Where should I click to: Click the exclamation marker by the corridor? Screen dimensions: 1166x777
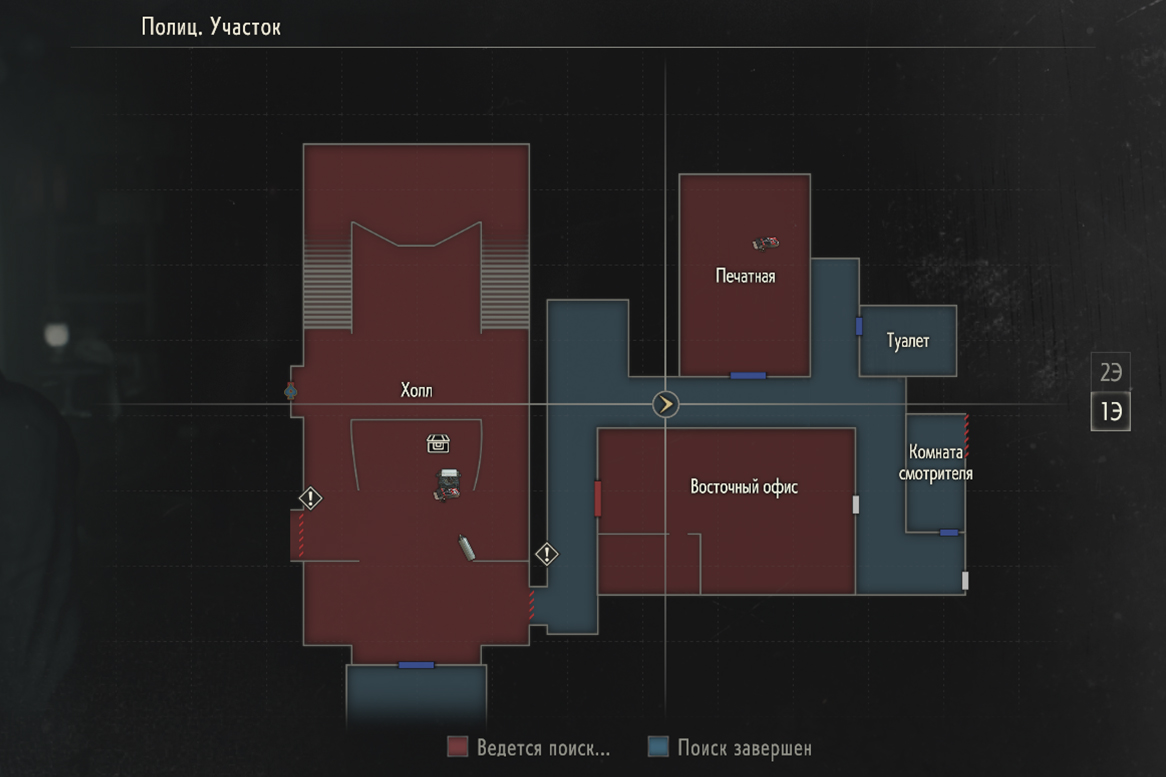pyautogui.click(x=547, y=553)
